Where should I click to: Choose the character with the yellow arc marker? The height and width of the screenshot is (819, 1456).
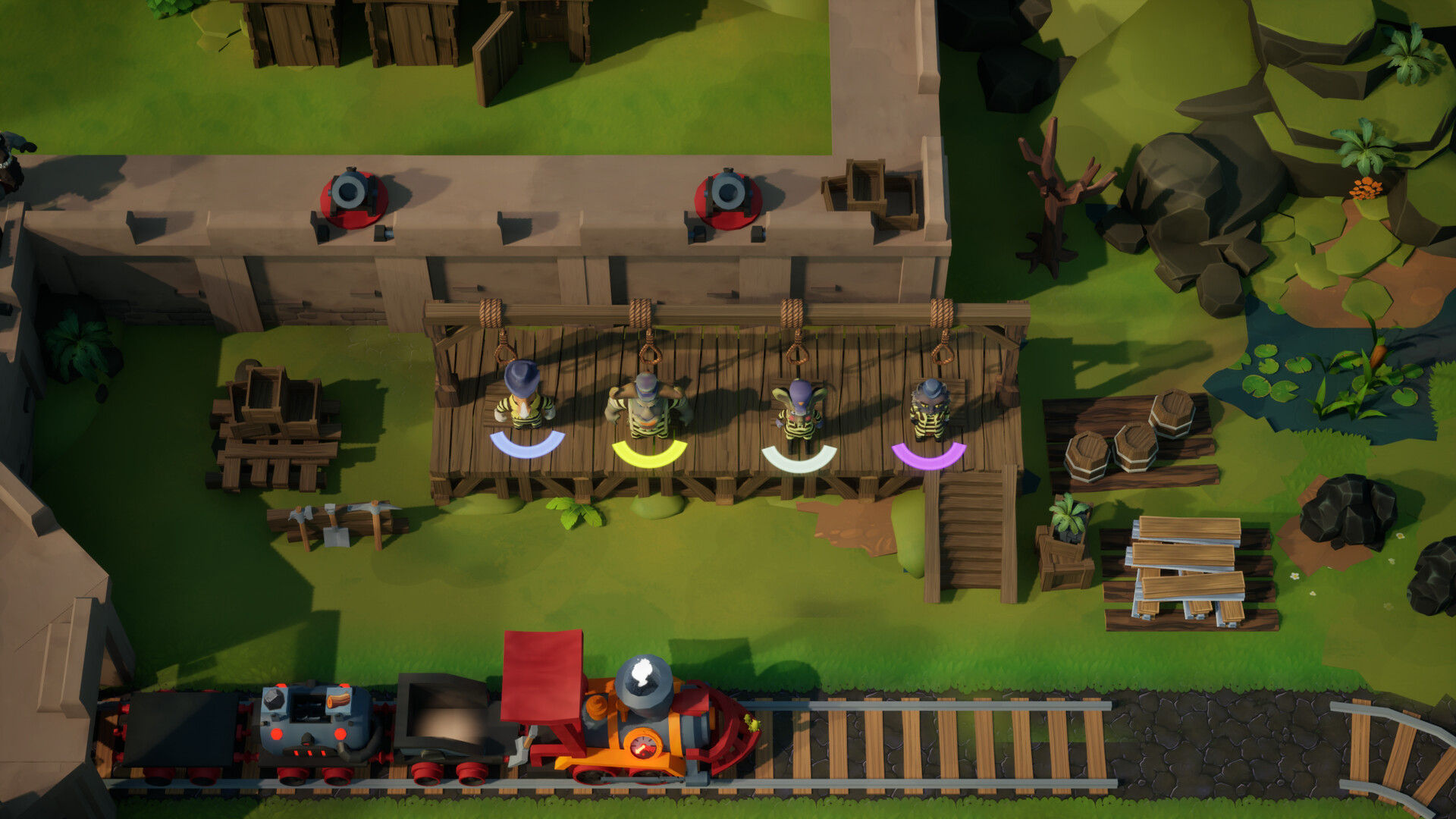(x=648, y=406)
